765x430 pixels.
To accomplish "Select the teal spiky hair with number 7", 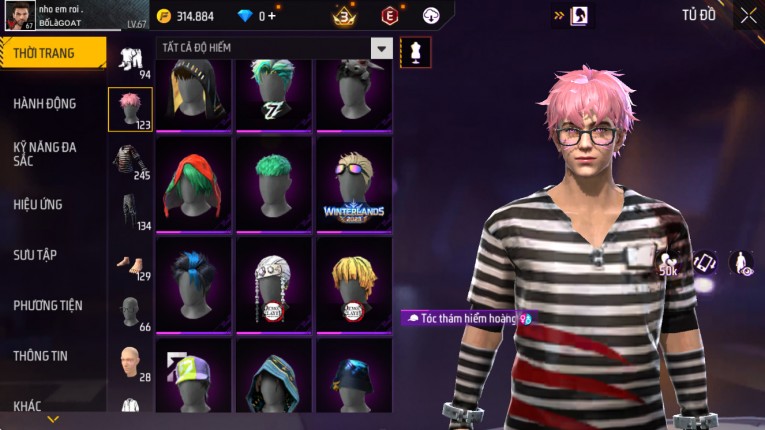I will (273, 95).
